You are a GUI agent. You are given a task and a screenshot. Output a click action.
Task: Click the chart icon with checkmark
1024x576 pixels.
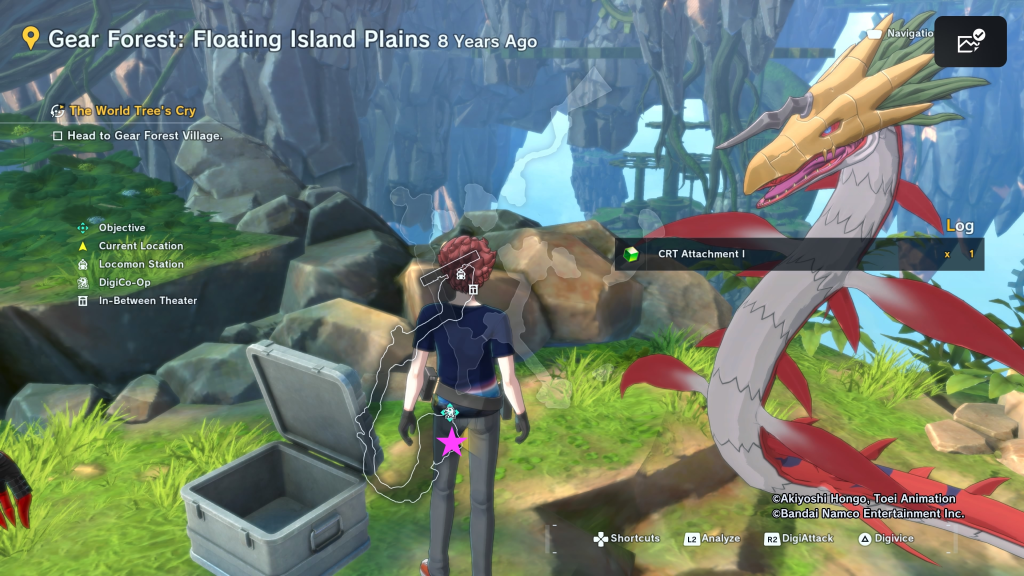pyautogui.click(x=970, y=42)
